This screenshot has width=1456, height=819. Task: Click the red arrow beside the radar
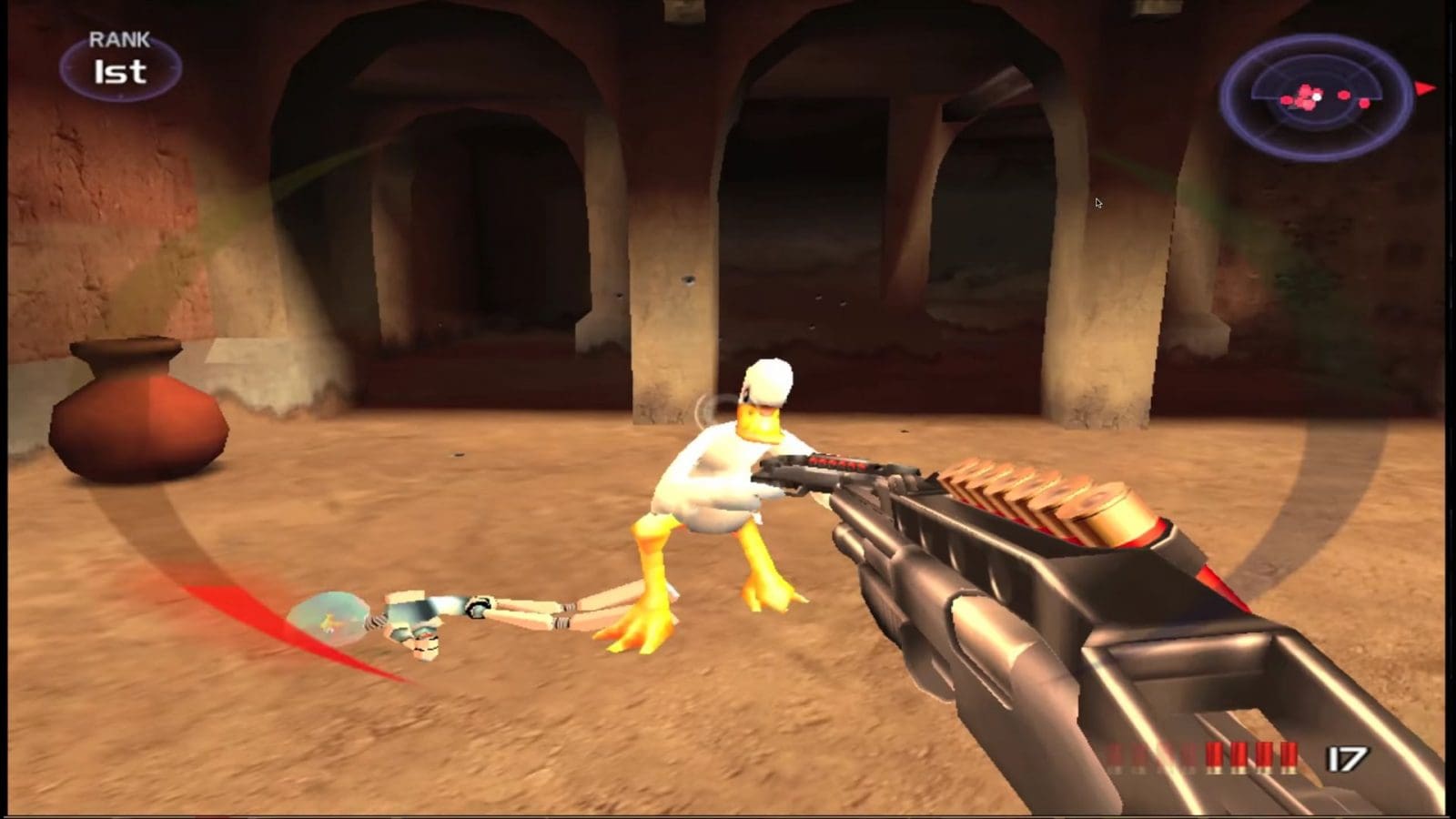click(x=1426, y=88)
